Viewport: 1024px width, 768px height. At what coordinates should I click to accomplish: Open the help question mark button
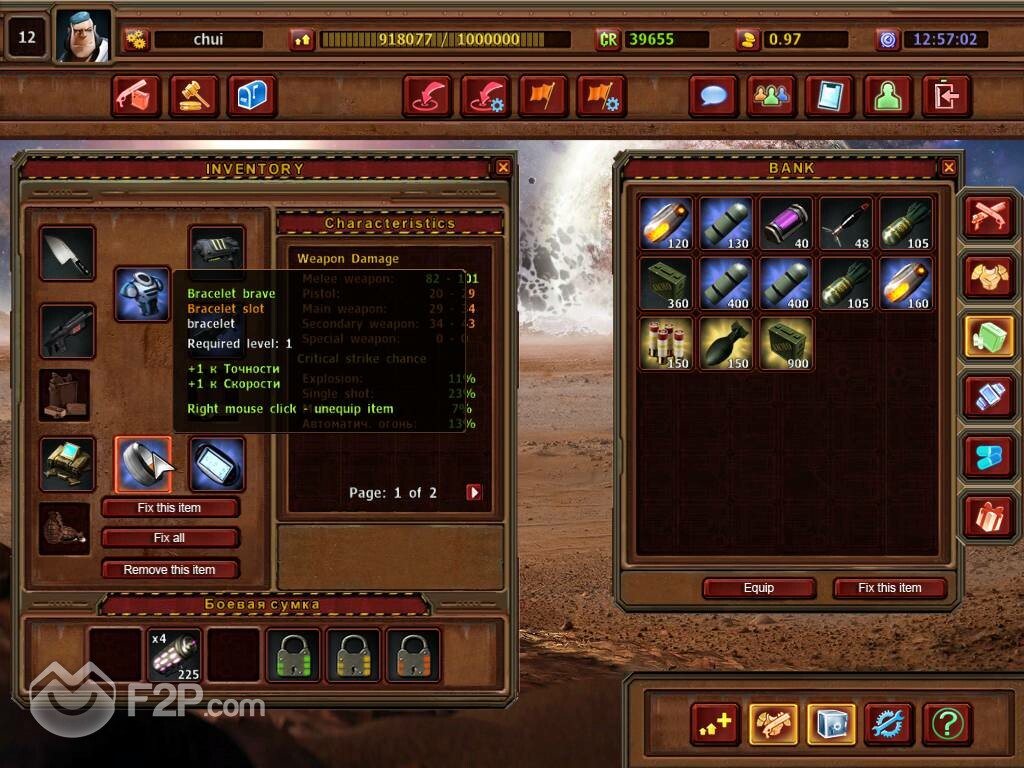(x=947, y=723)
